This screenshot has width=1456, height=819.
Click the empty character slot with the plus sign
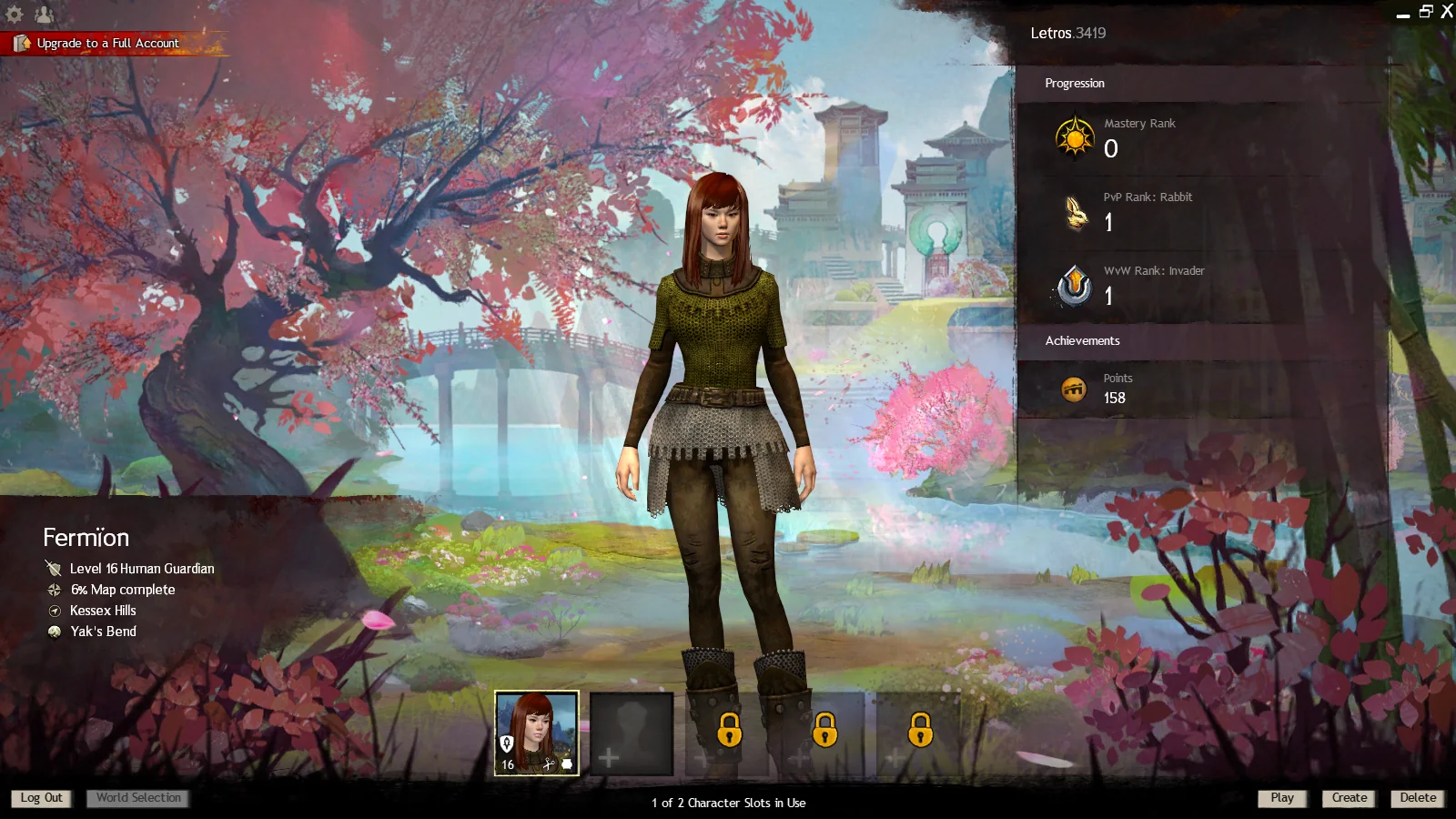632,734
